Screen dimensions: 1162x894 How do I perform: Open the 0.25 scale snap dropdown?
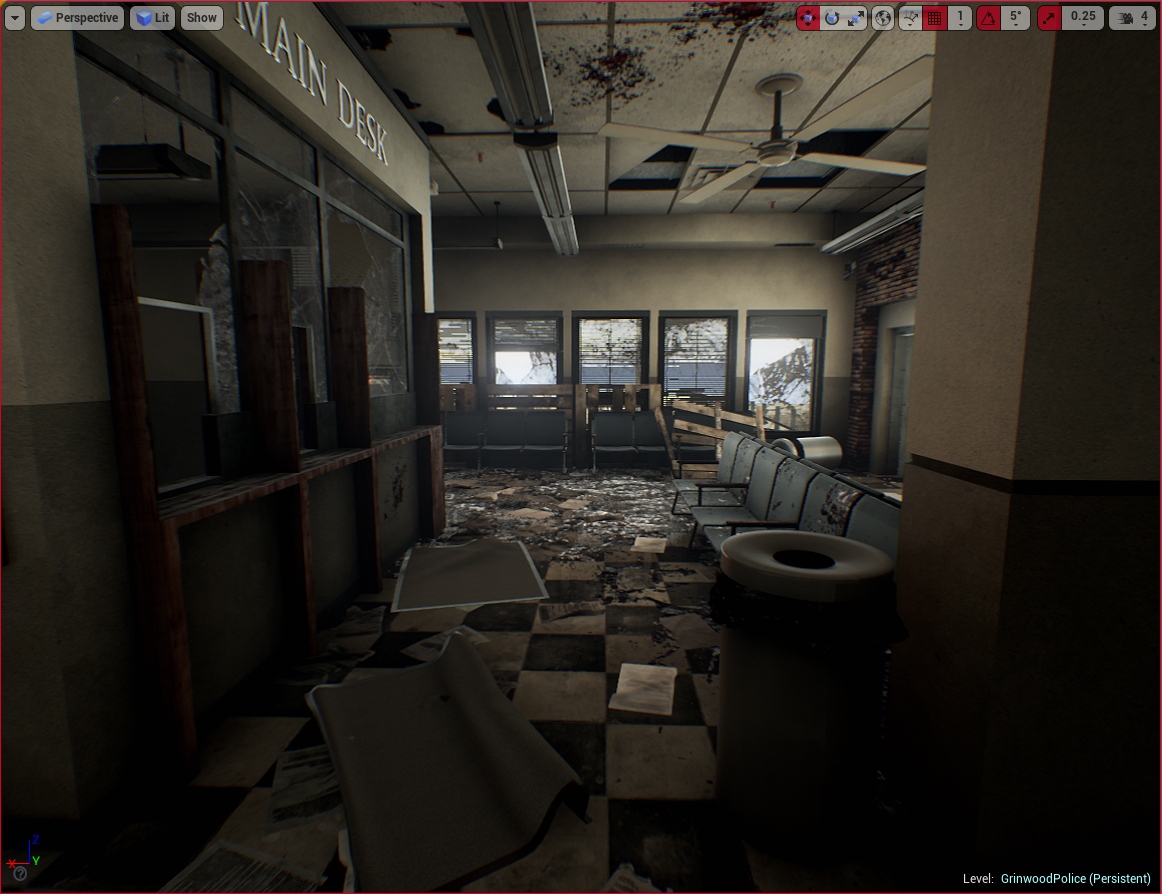click(1082, 18)
